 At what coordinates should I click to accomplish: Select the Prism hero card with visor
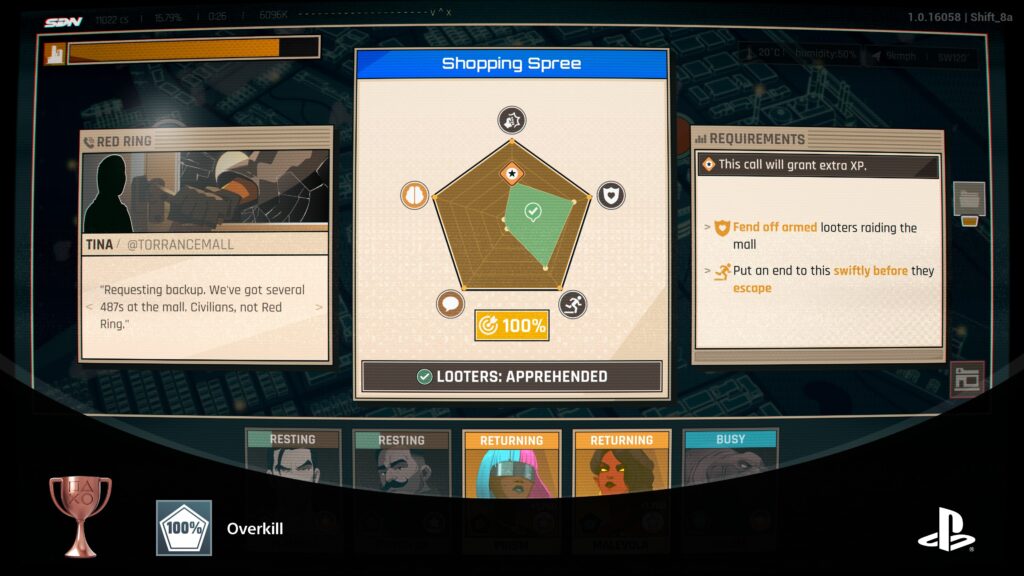[511, 470]
